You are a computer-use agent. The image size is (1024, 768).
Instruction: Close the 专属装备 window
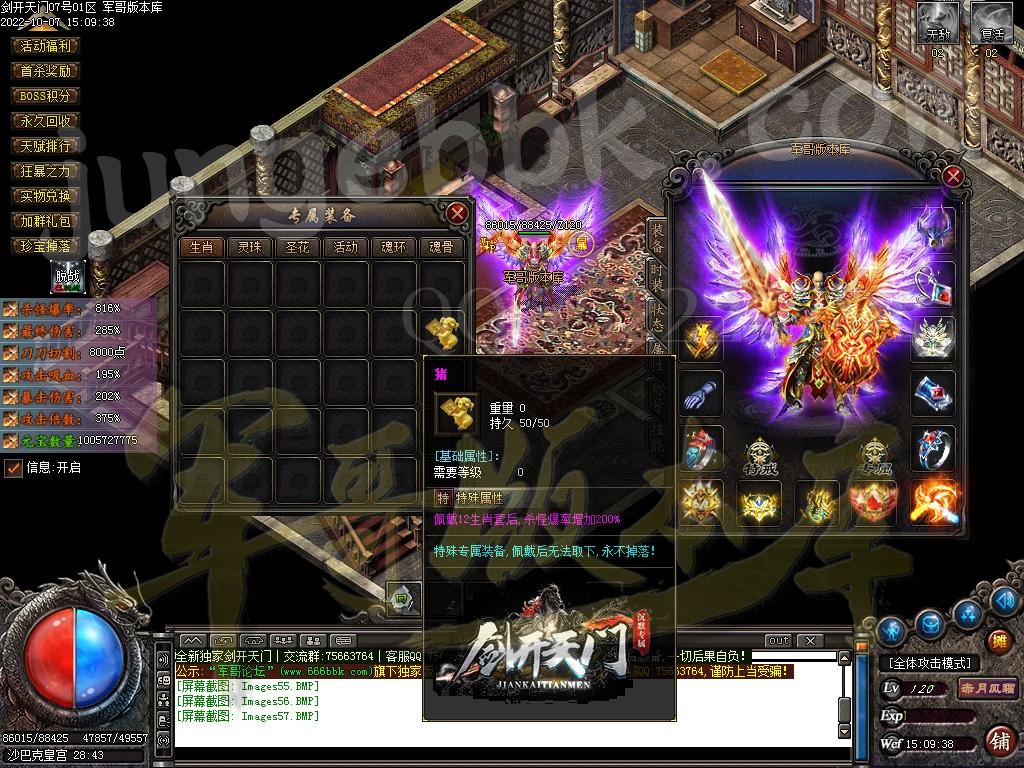click(x=457, y=213)
